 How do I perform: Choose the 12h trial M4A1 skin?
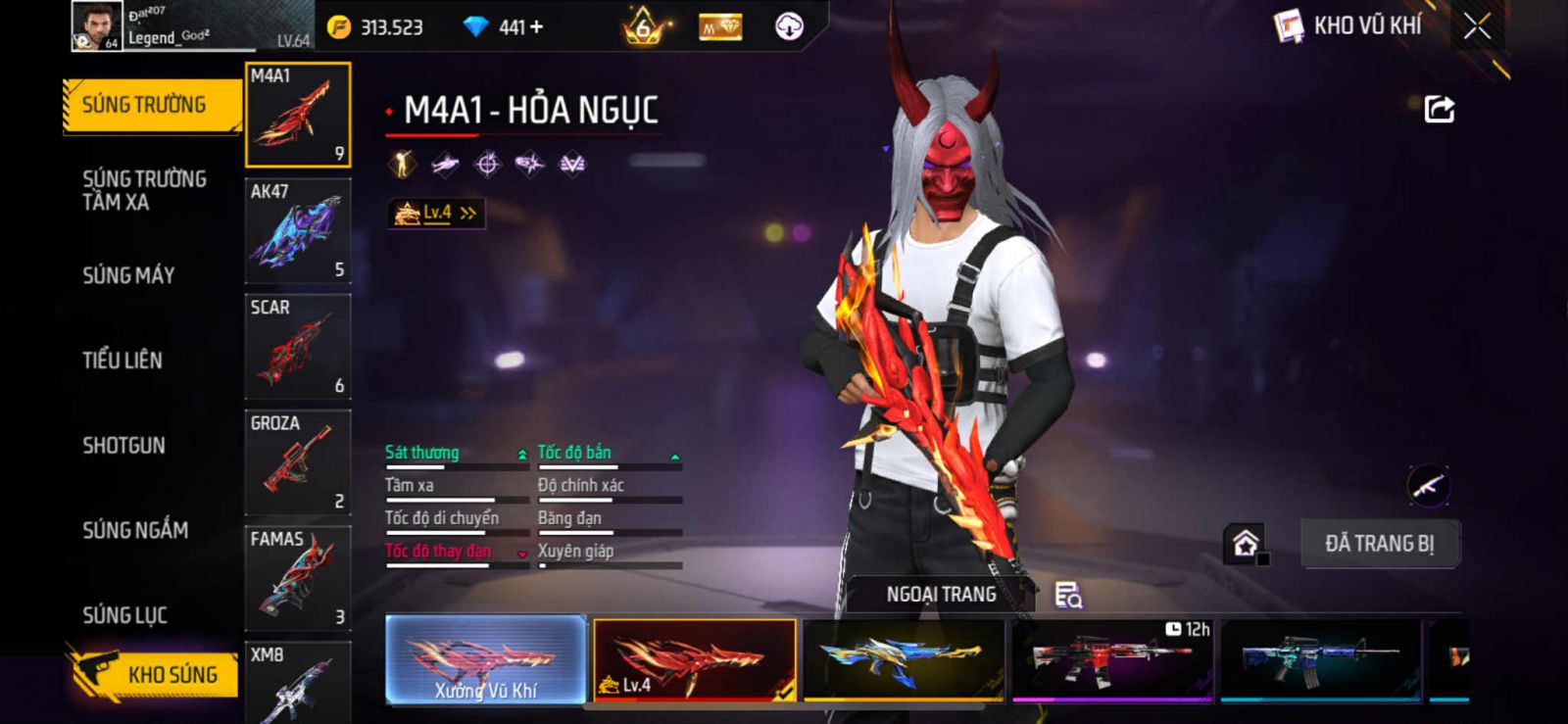tap(1112, 659)
